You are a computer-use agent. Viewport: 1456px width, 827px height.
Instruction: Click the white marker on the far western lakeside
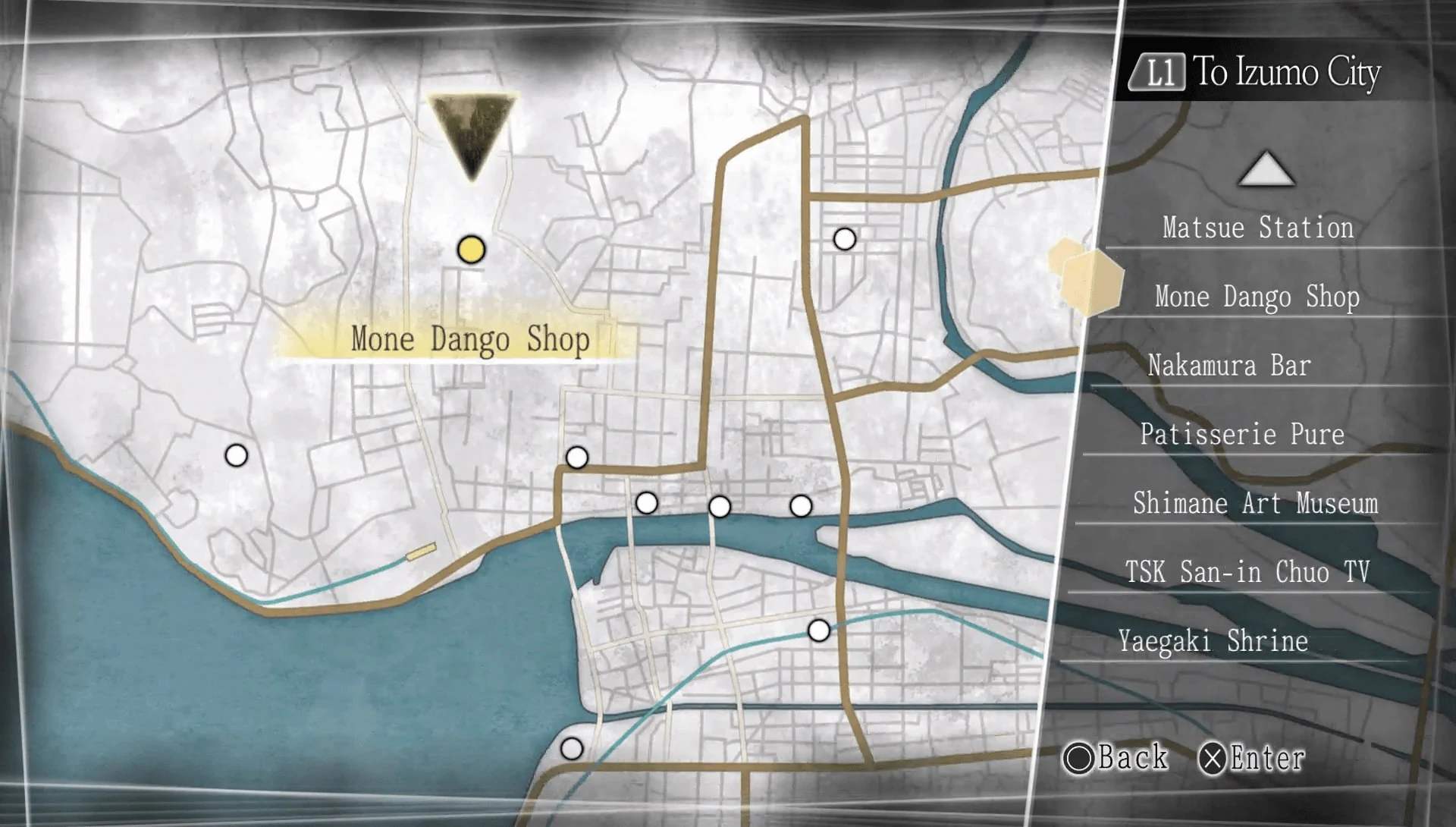click(x=236, y=454)
